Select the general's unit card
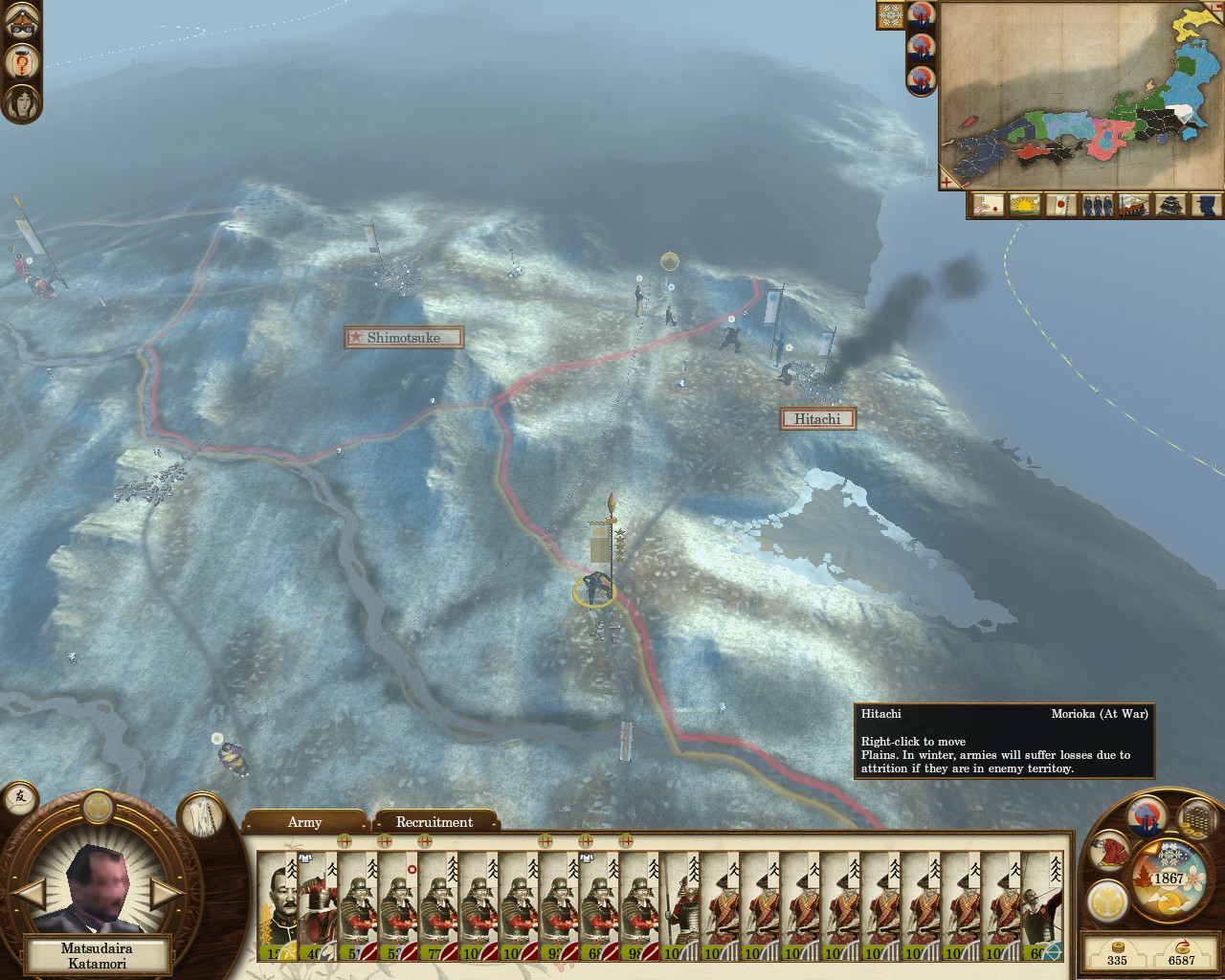The width and height of the screenshot is (1225, 980). point(278,903)
